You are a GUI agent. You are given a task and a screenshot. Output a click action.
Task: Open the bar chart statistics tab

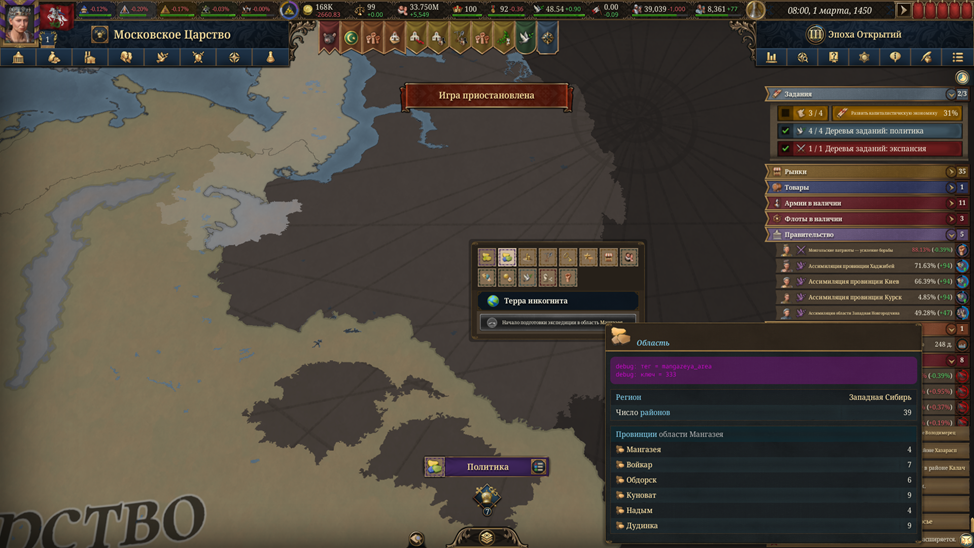point(771,58)
